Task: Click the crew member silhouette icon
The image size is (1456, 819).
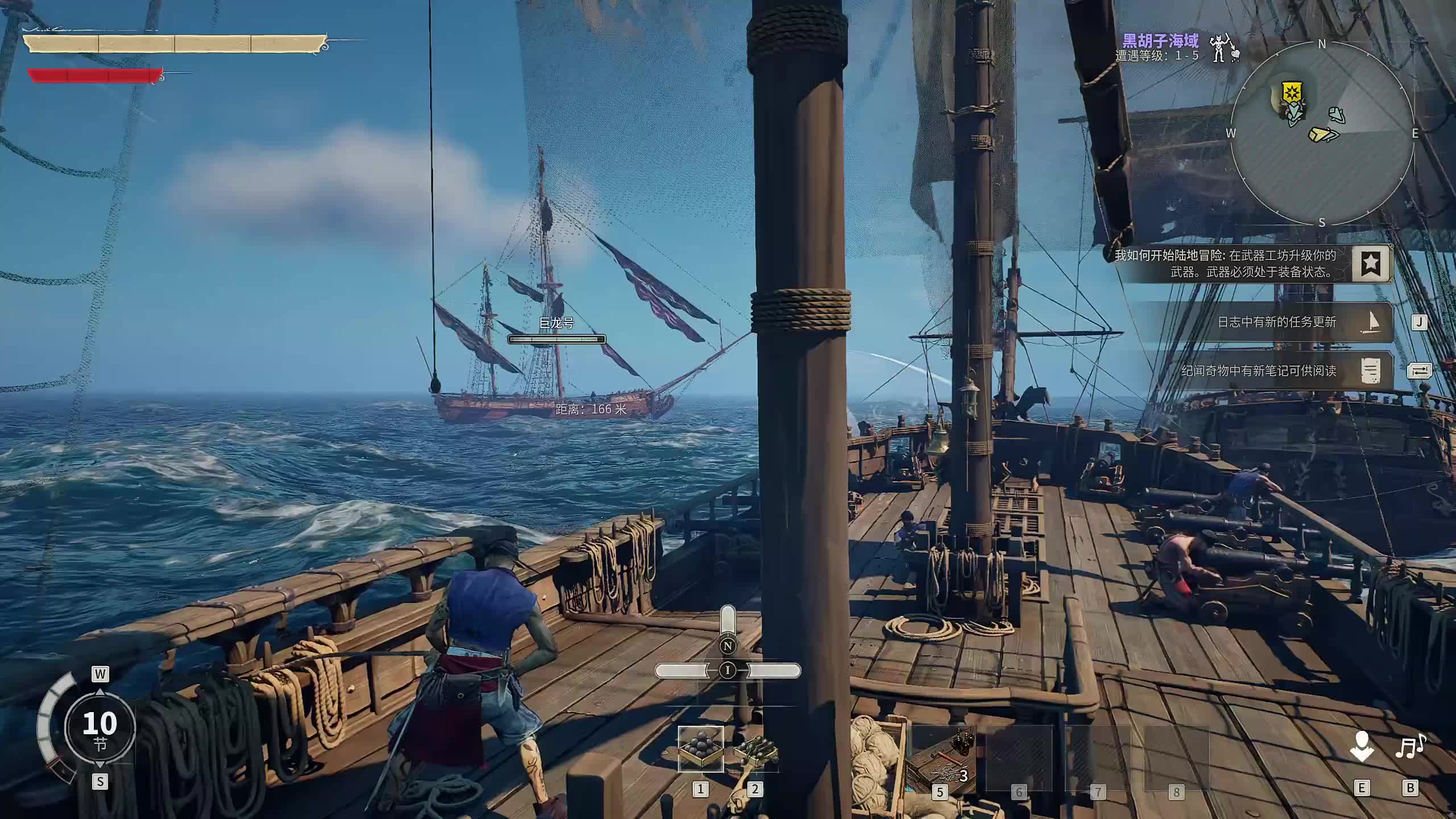Action: 1361,746
